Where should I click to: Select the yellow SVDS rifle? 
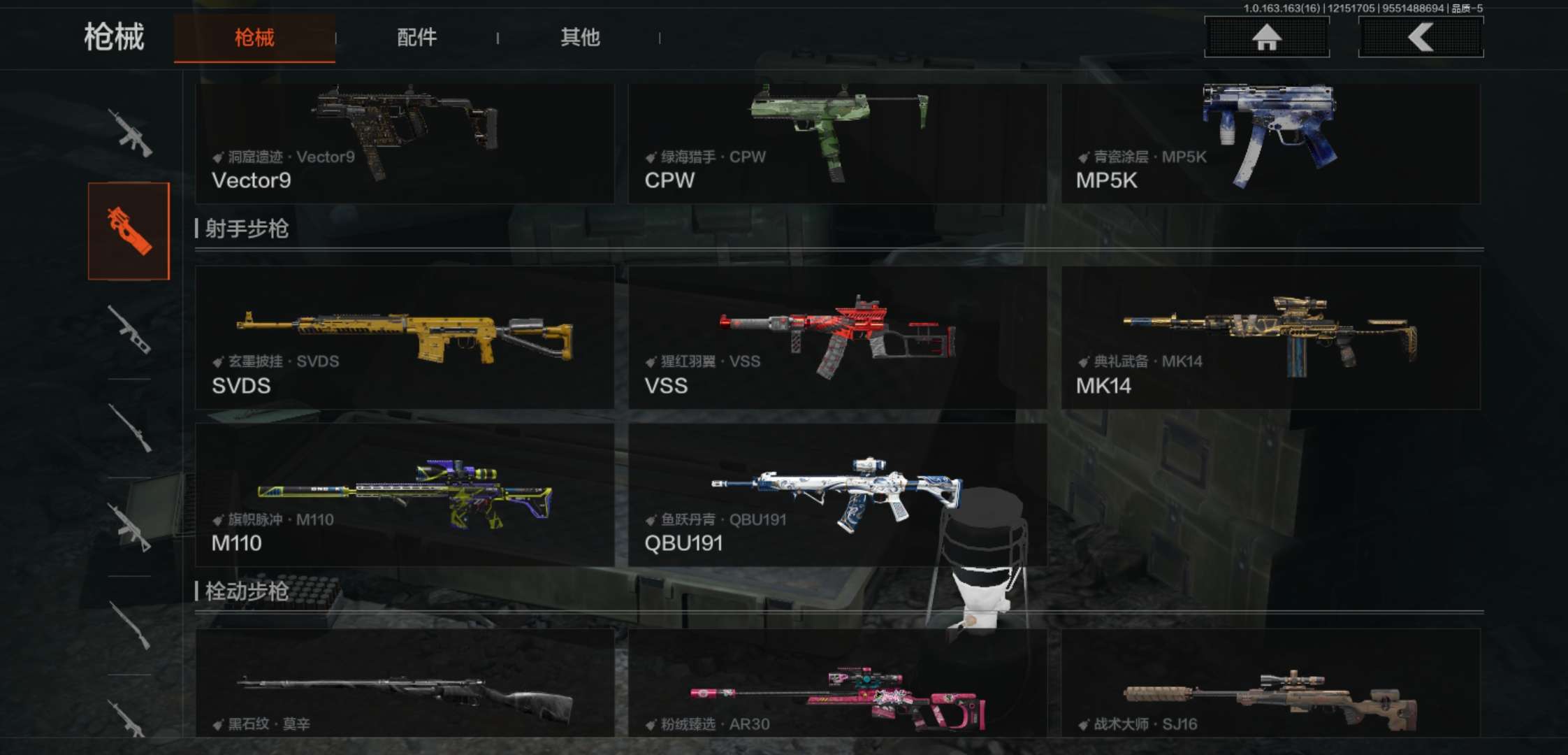click(x=405, y=338)
